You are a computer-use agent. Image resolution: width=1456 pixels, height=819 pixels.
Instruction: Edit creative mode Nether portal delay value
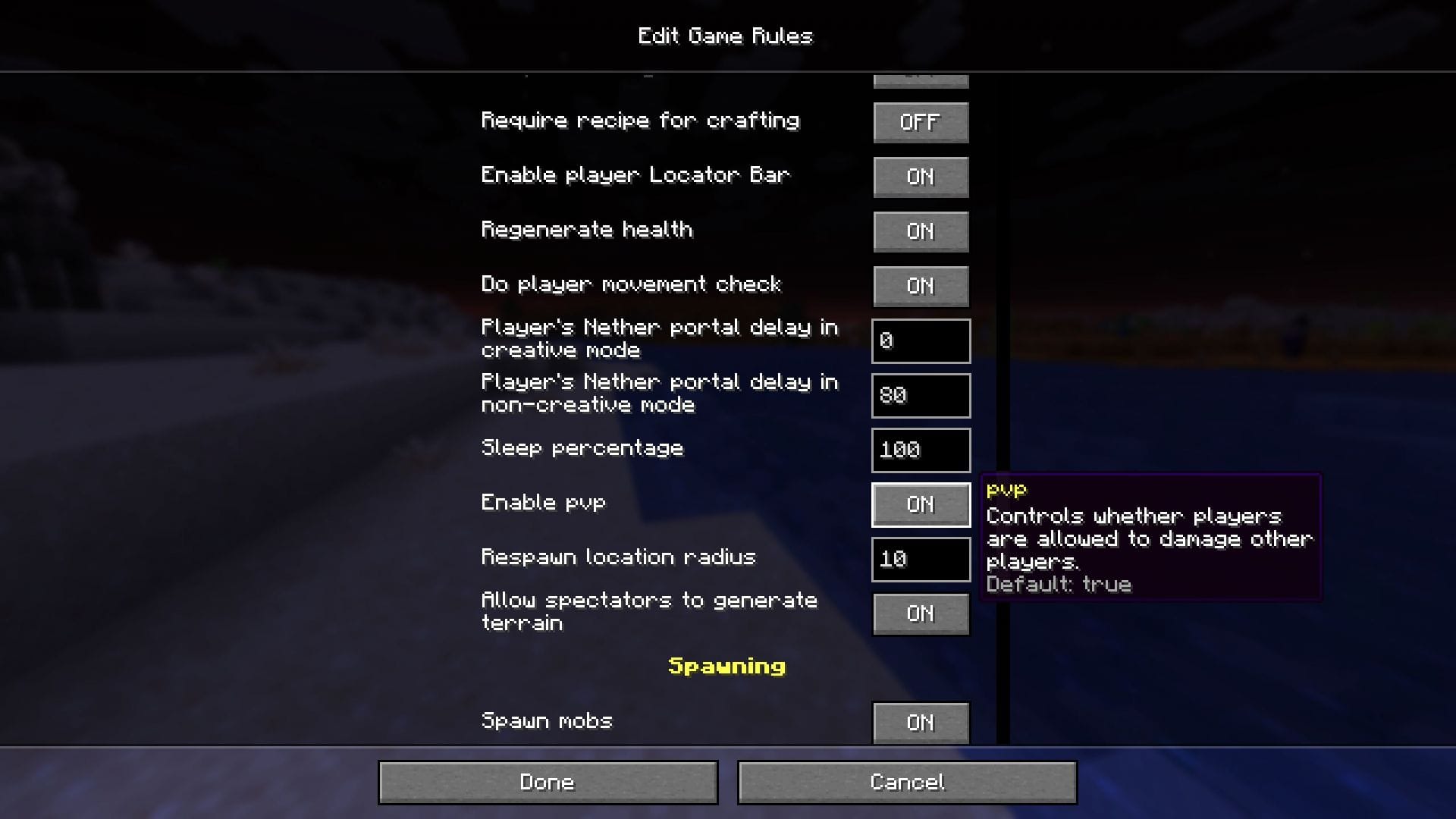(x=920, y=340)
